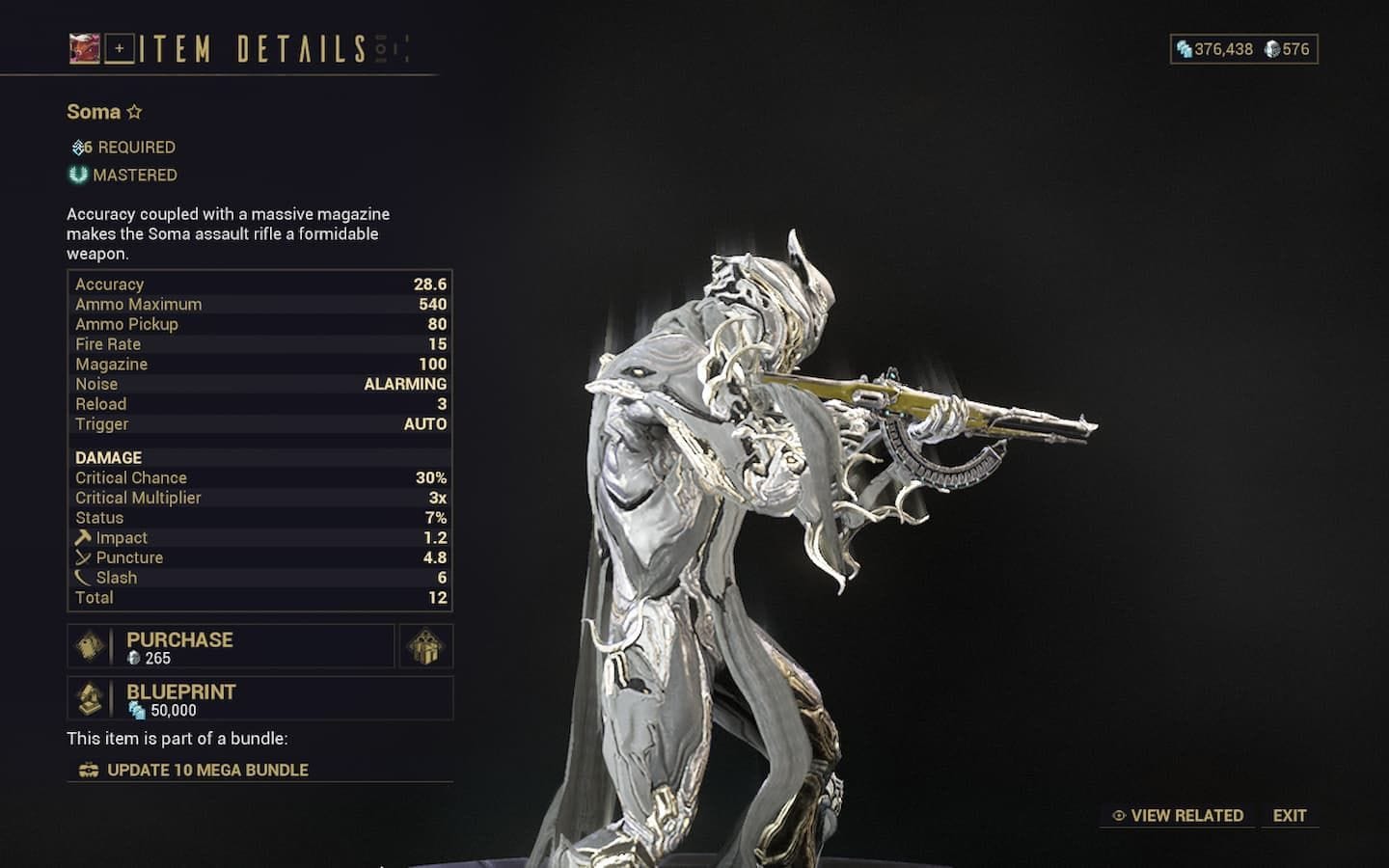Toggle the favorite star next to Soma
This screenshot has width=1389, height=868.
point(133,112)
